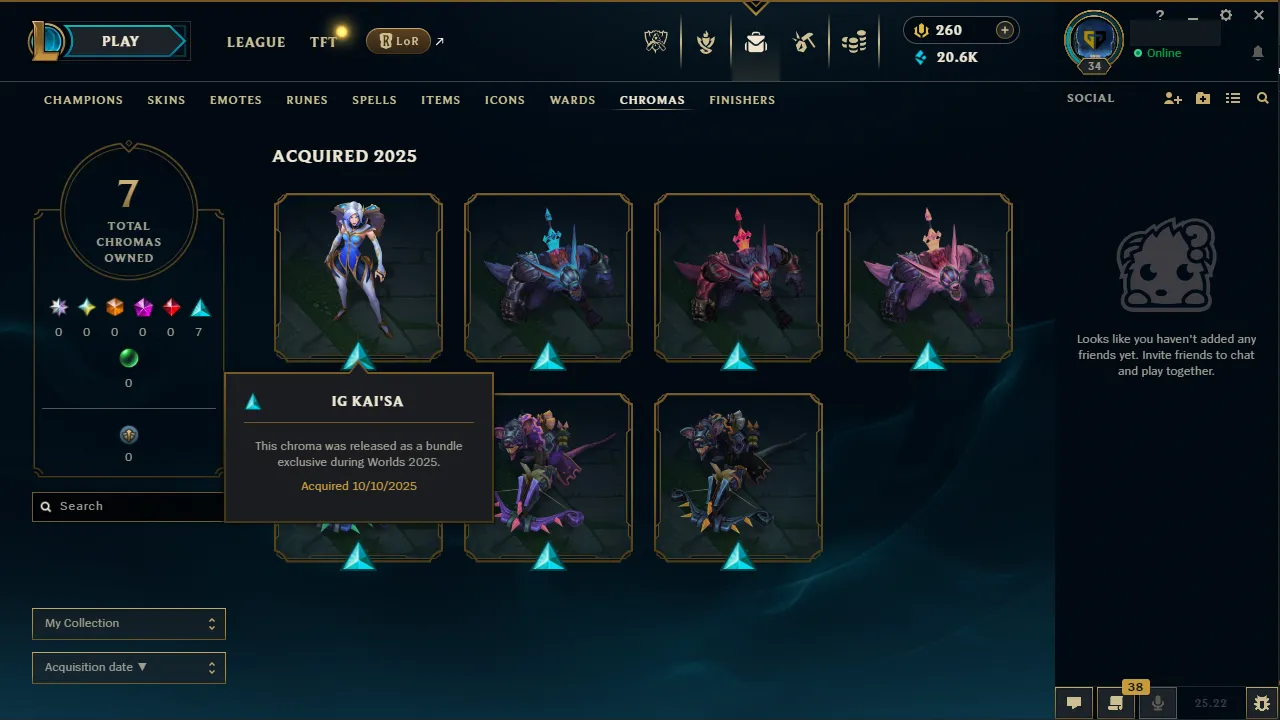Click the PLAY button
The width and height of the screenshot is (1280, 720).
[120, 41]
